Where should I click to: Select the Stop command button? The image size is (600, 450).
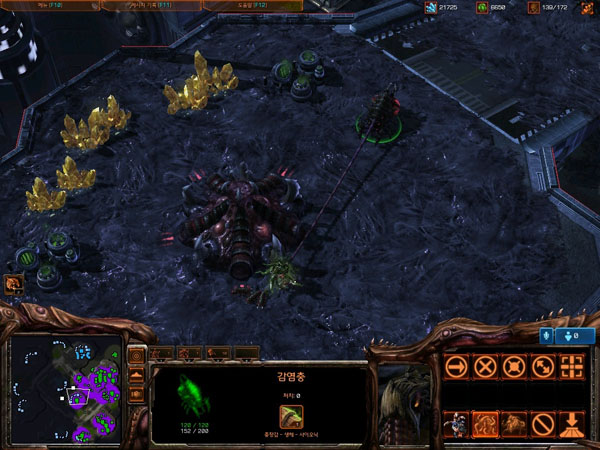pyautogui.click(x=485, y=366)
